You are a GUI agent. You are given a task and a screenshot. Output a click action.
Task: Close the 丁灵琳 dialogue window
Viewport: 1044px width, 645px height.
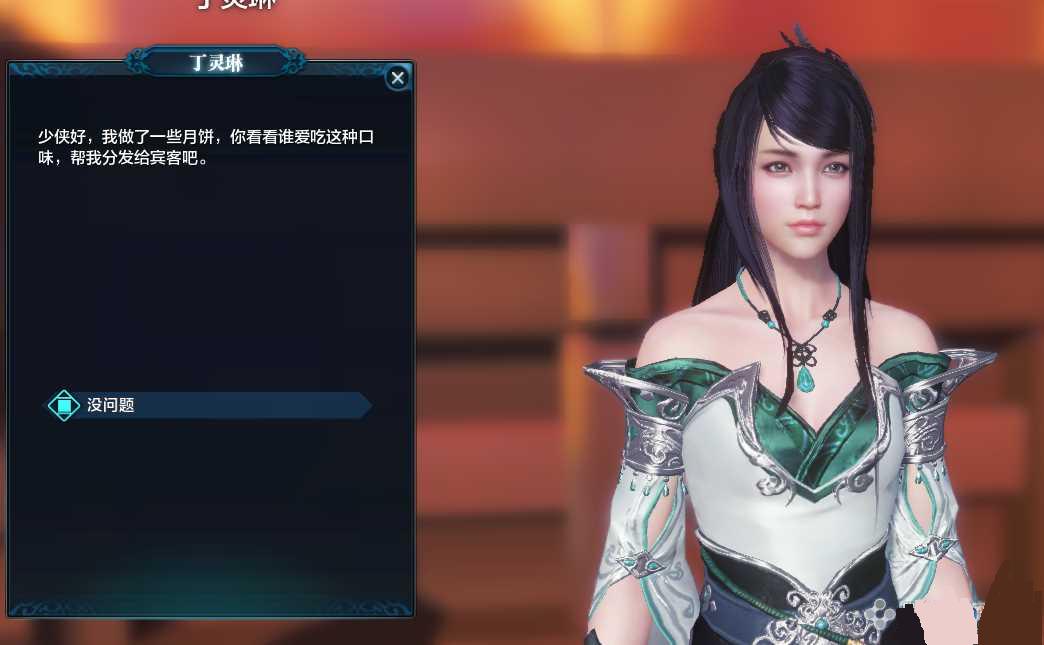398,77
